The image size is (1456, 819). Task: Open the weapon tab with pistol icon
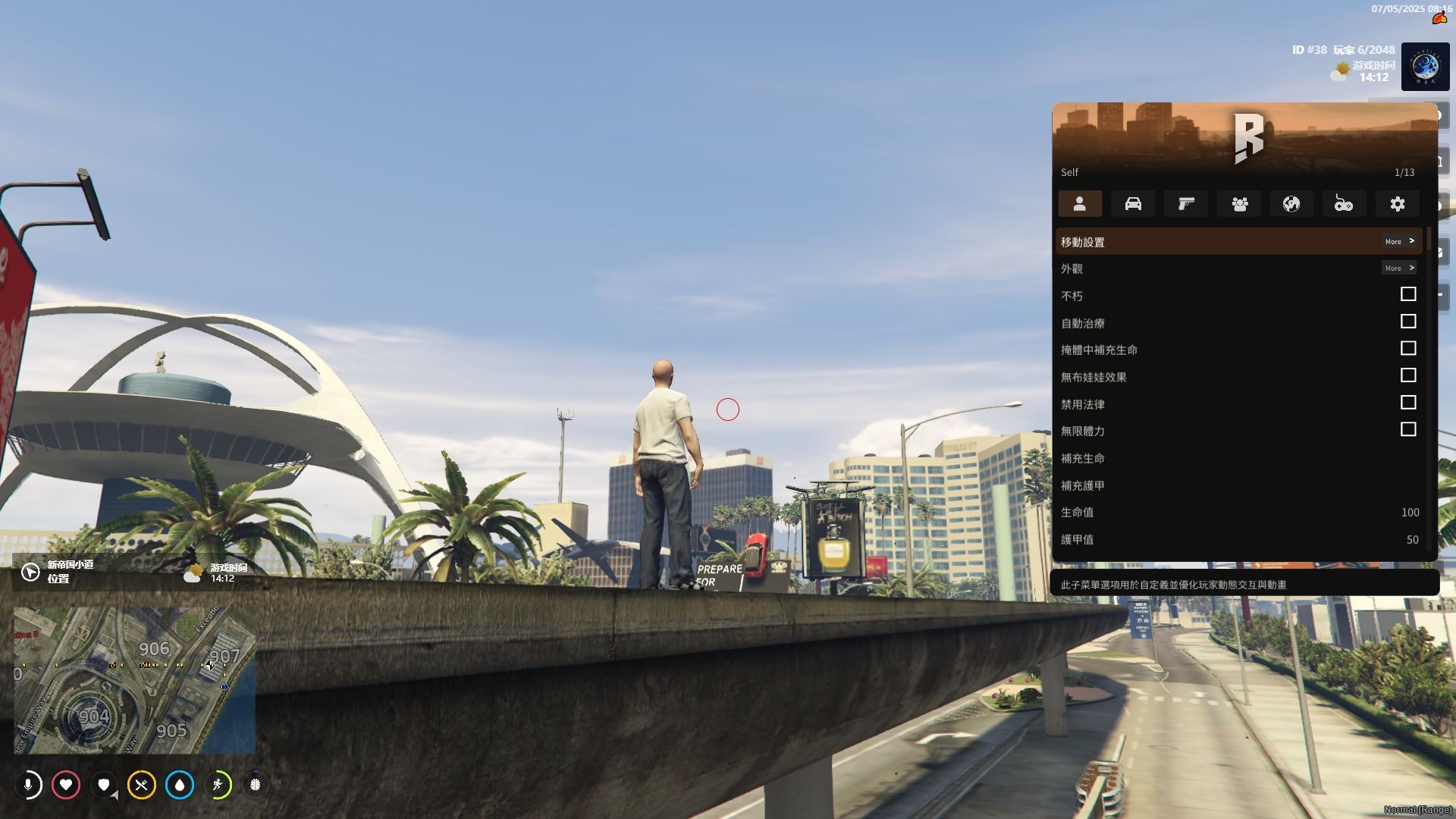[x=1186, y=204]
